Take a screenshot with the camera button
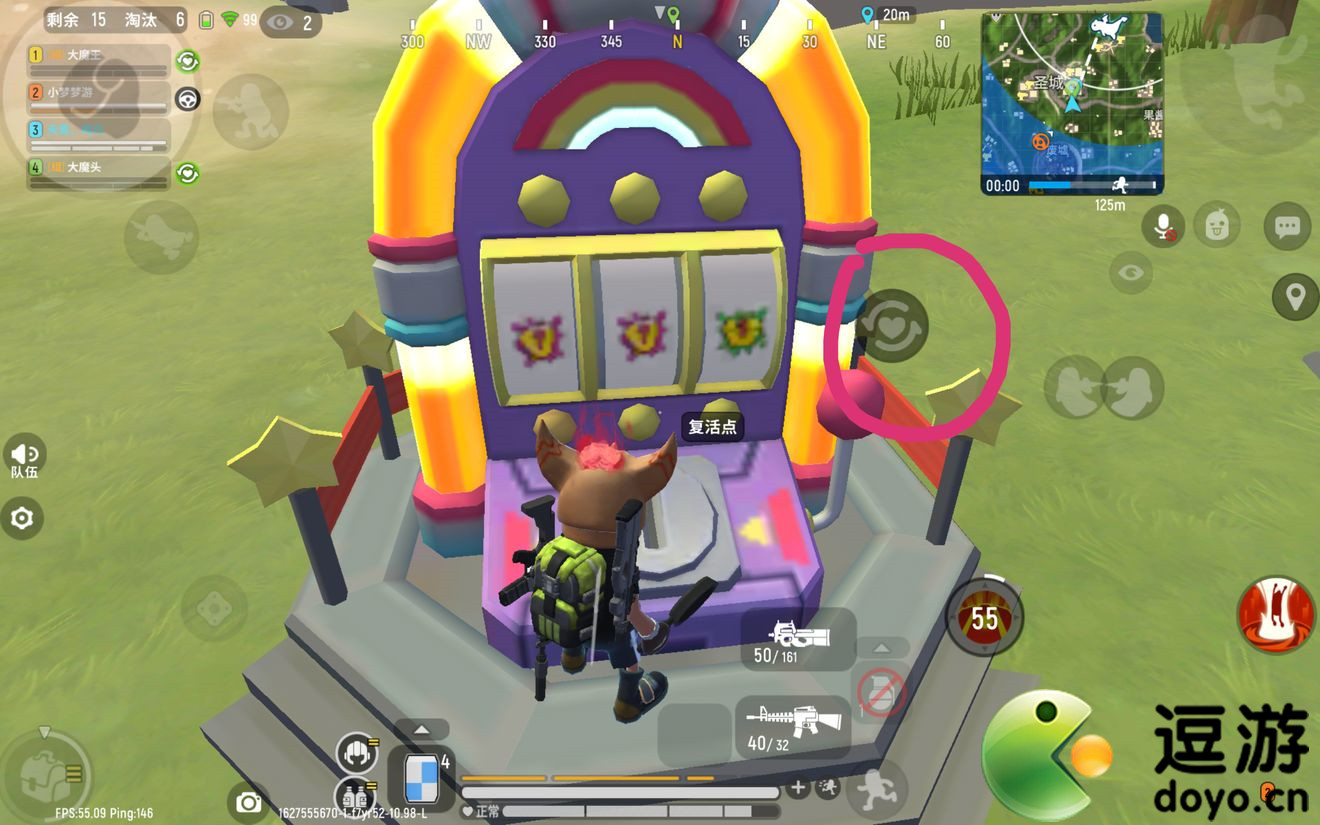The height and width of the screenshot is (825, 1320). (248, 802)
